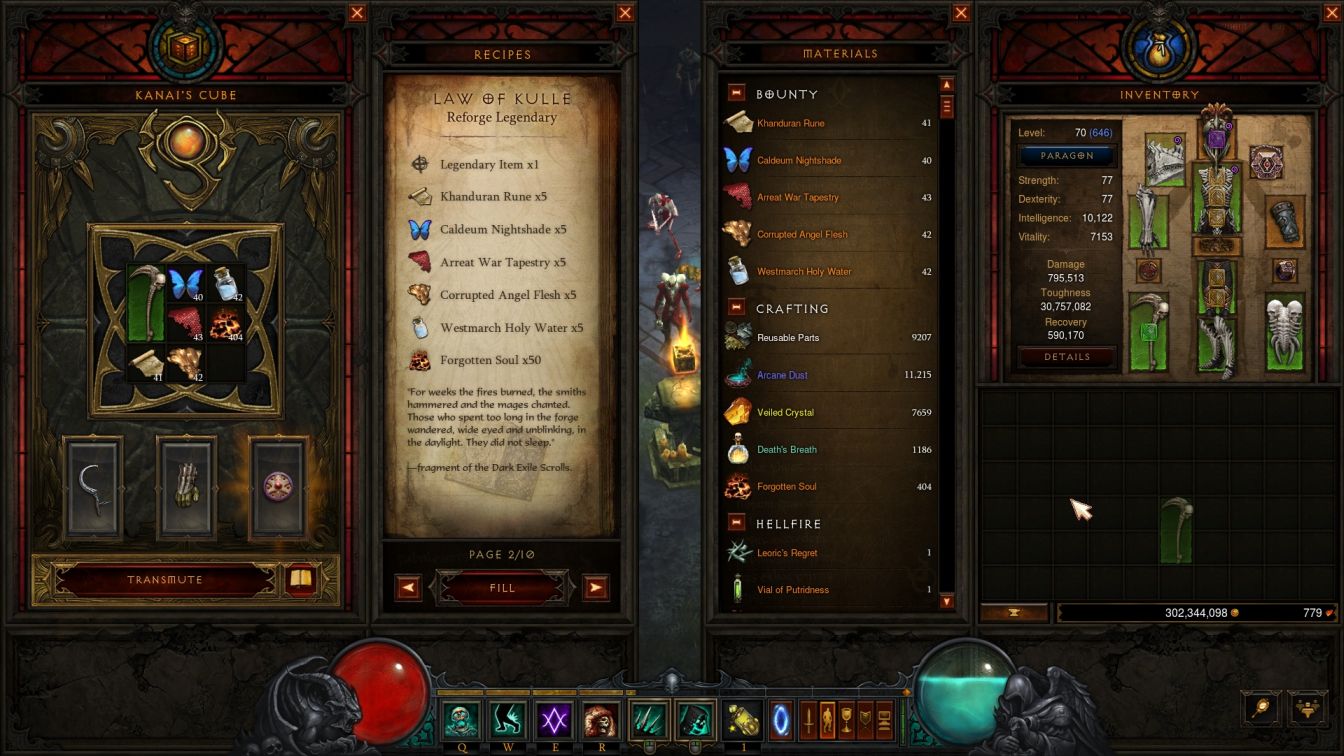The image size is (1344, 756).
Task: Select the Death's Breath material row
Action: click(828, 450)
